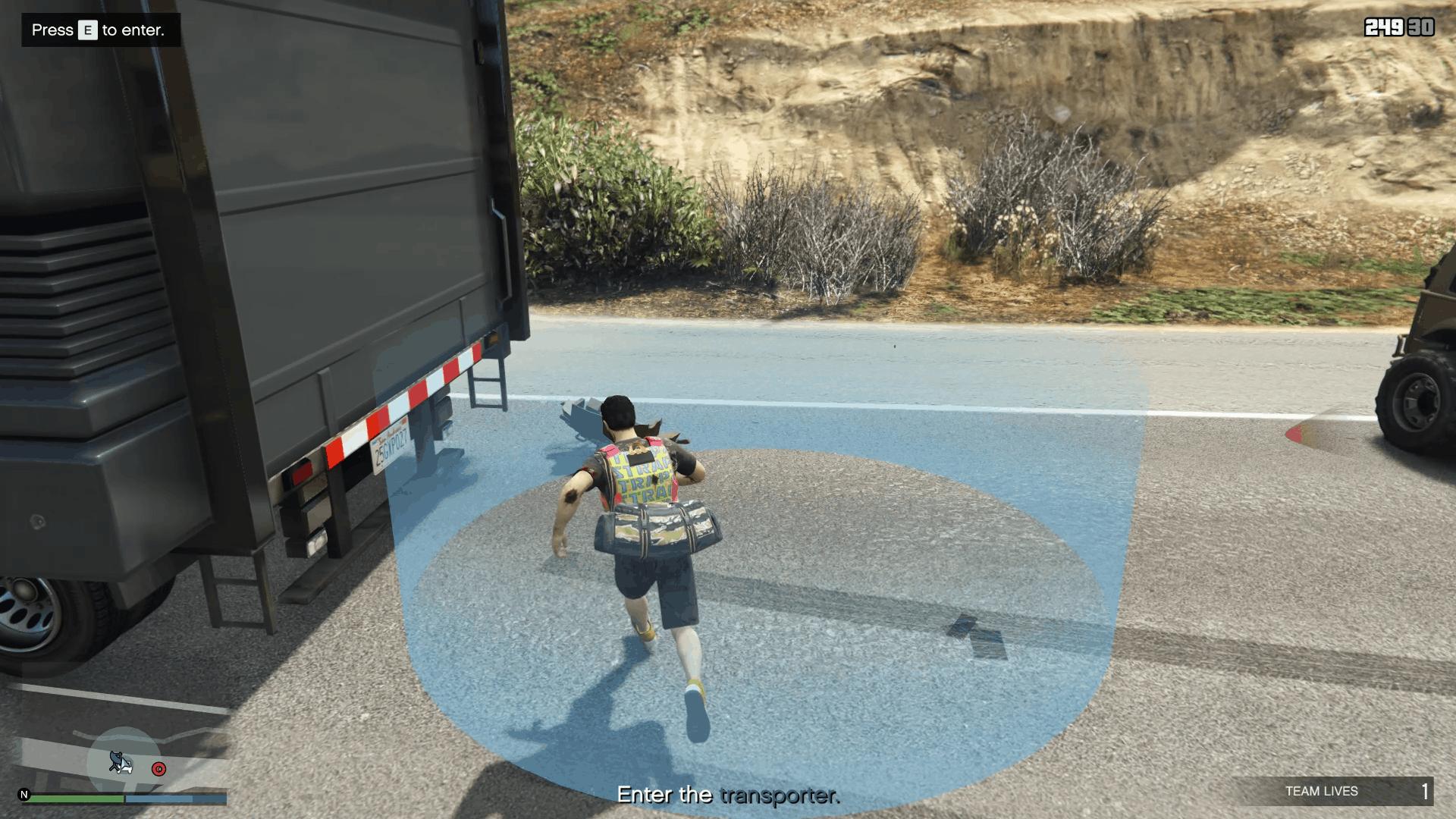Click the red objective blip on minimap

pos(158,768)
